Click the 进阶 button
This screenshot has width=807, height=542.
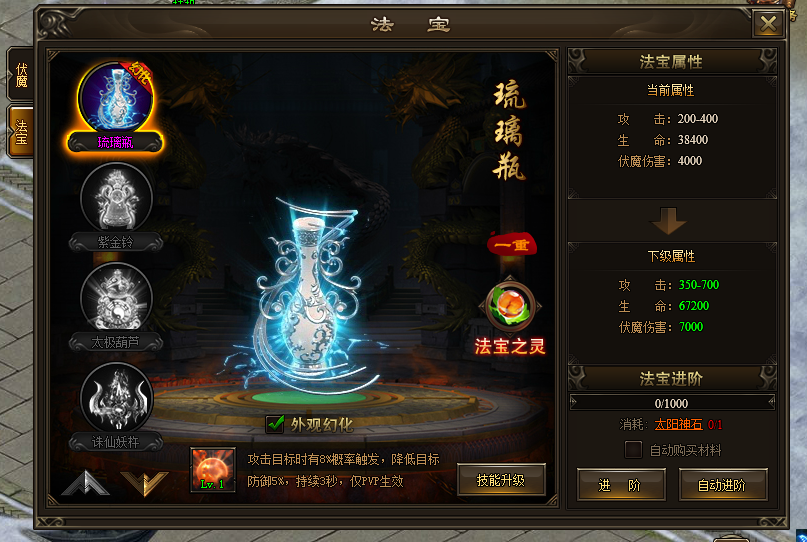(x=620, y=484)
